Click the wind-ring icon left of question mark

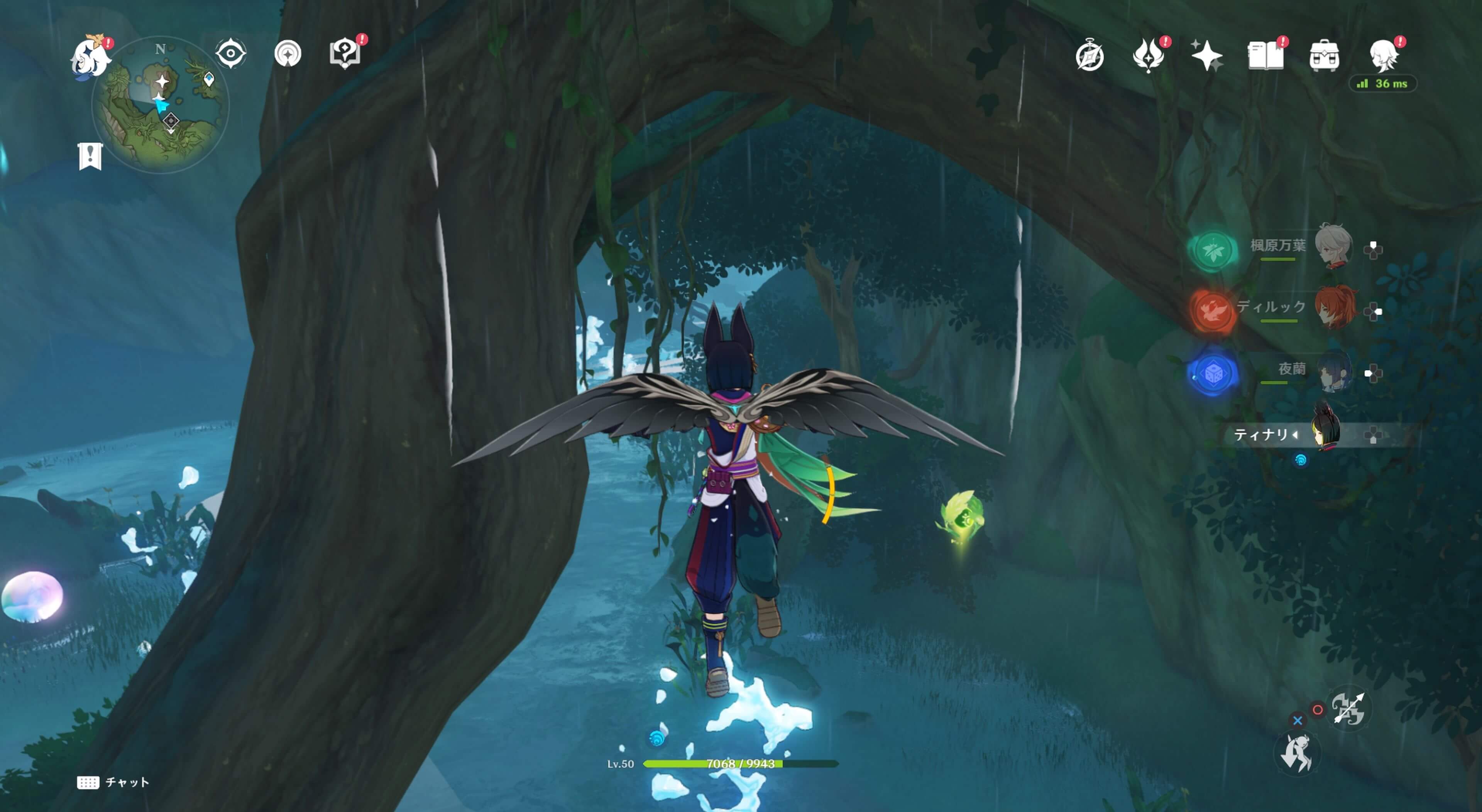(x=288, y=54)
